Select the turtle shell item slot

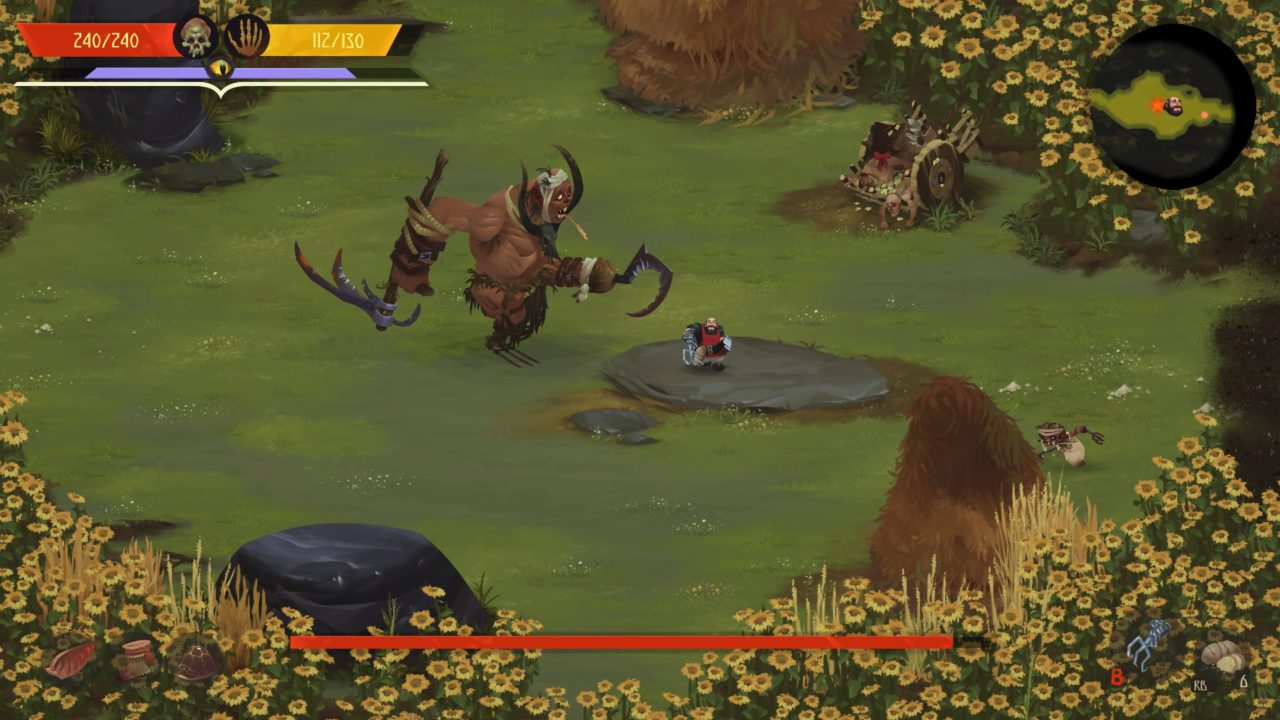click(x=196, y=660)
